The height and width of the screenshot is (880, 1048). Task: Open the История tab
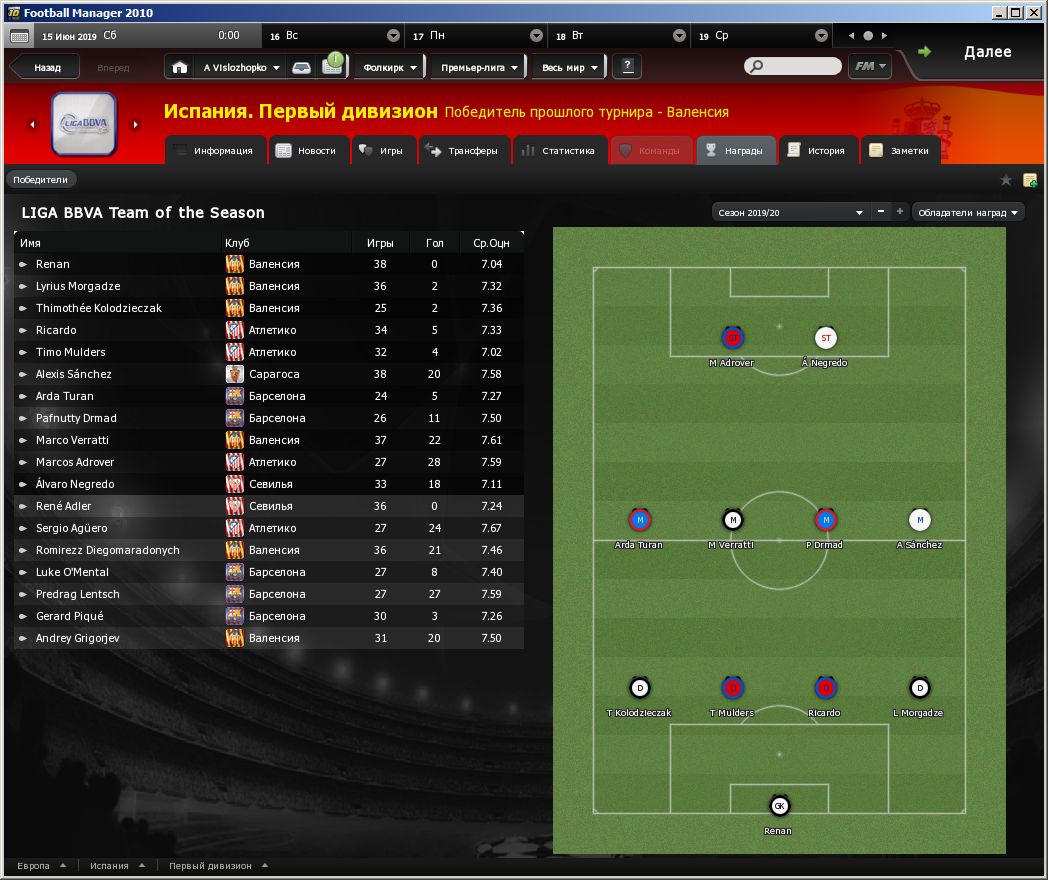[x=818, y=151]
